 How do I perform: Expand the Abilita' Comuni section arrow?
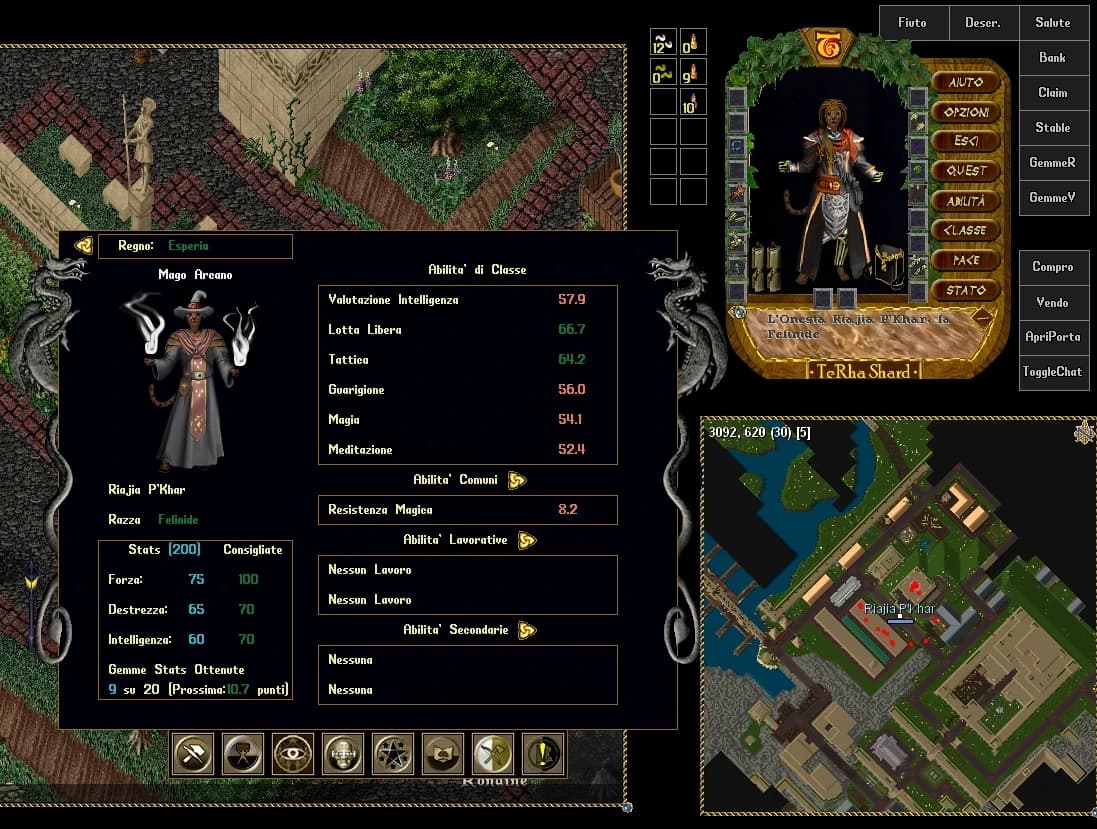517,480
